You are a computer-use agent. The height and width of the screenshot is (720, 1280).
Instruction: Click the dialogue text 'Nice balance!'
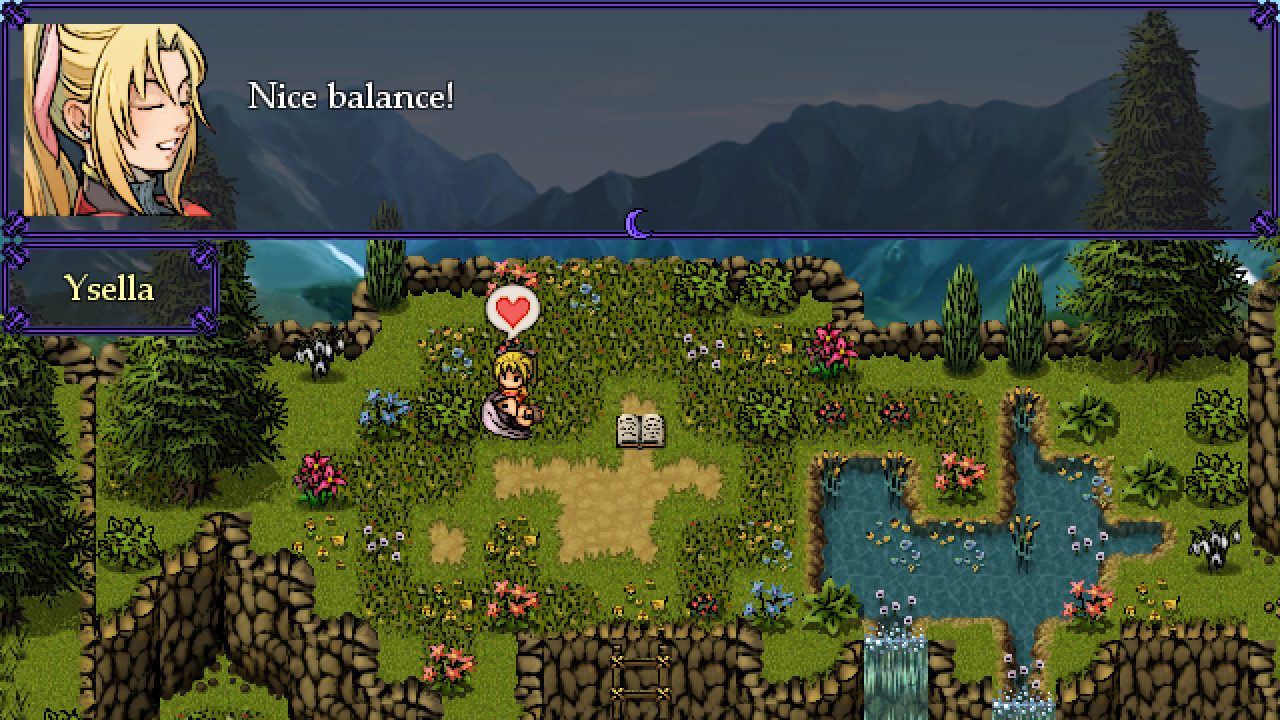click(353, 97)
